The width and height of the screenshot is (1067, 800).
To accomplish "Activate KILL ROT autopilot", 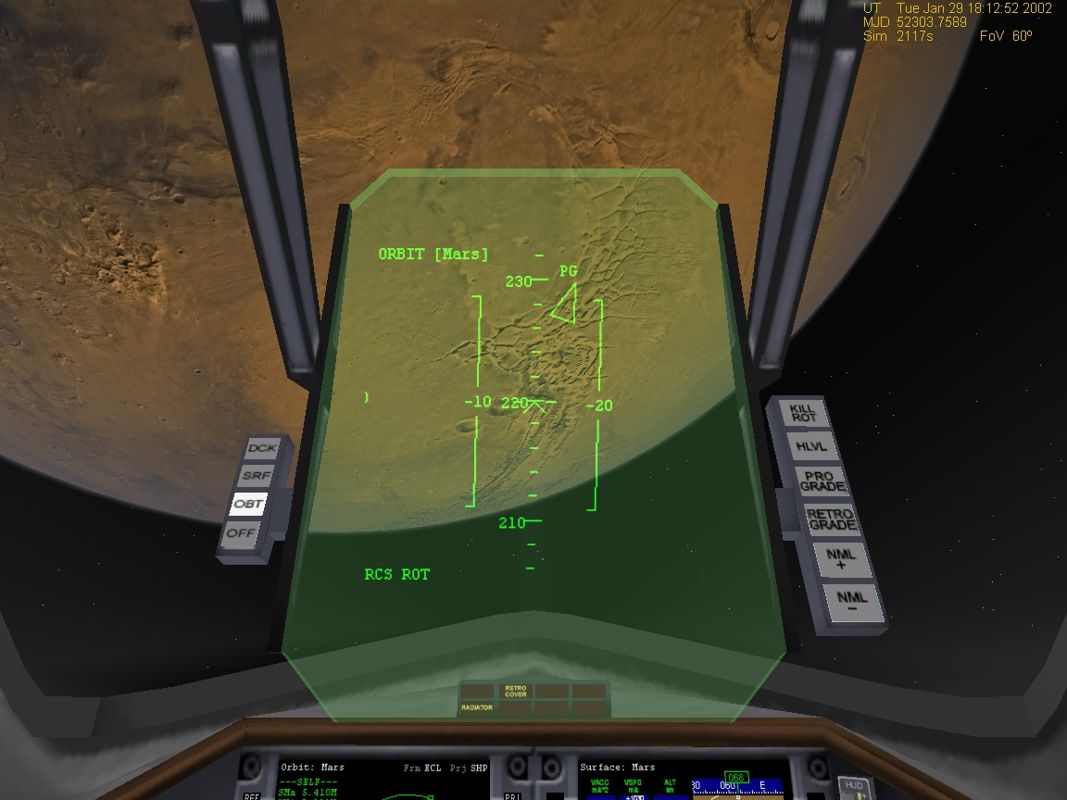I will click(x=803, y=412).
